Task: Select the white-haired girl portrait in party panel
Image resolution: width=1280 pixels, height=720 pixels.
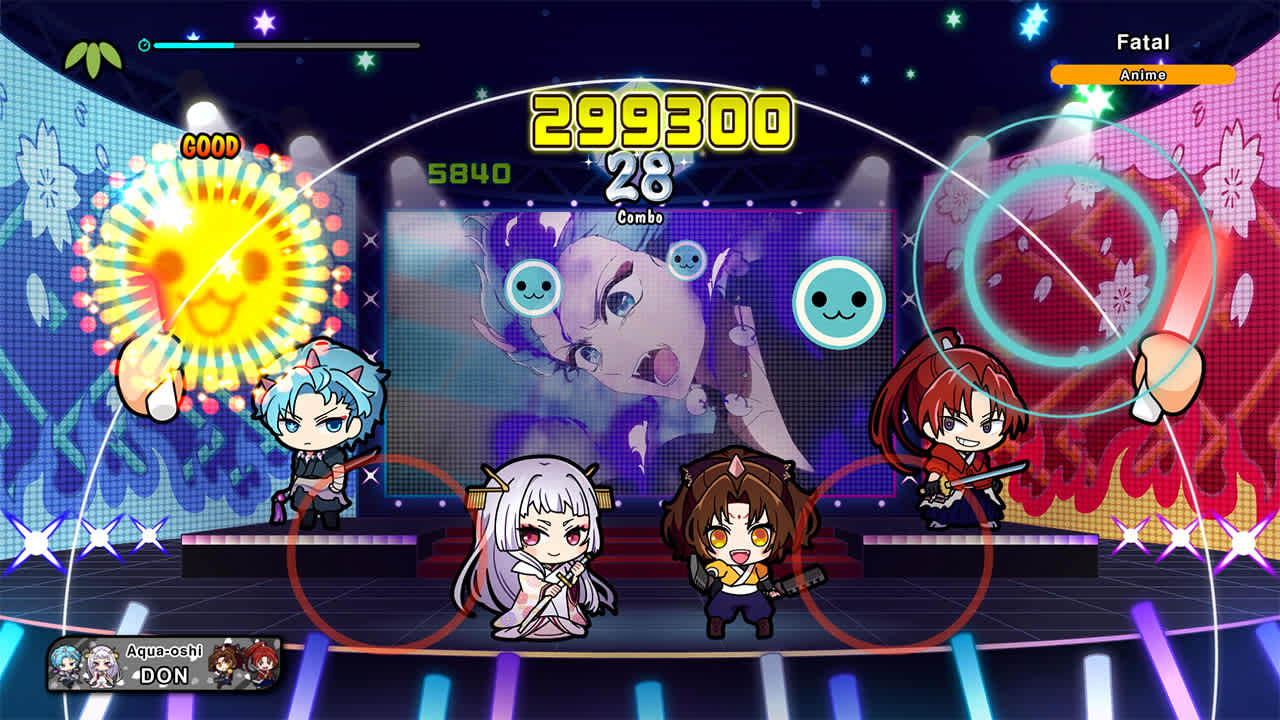Action: point(100,665)
